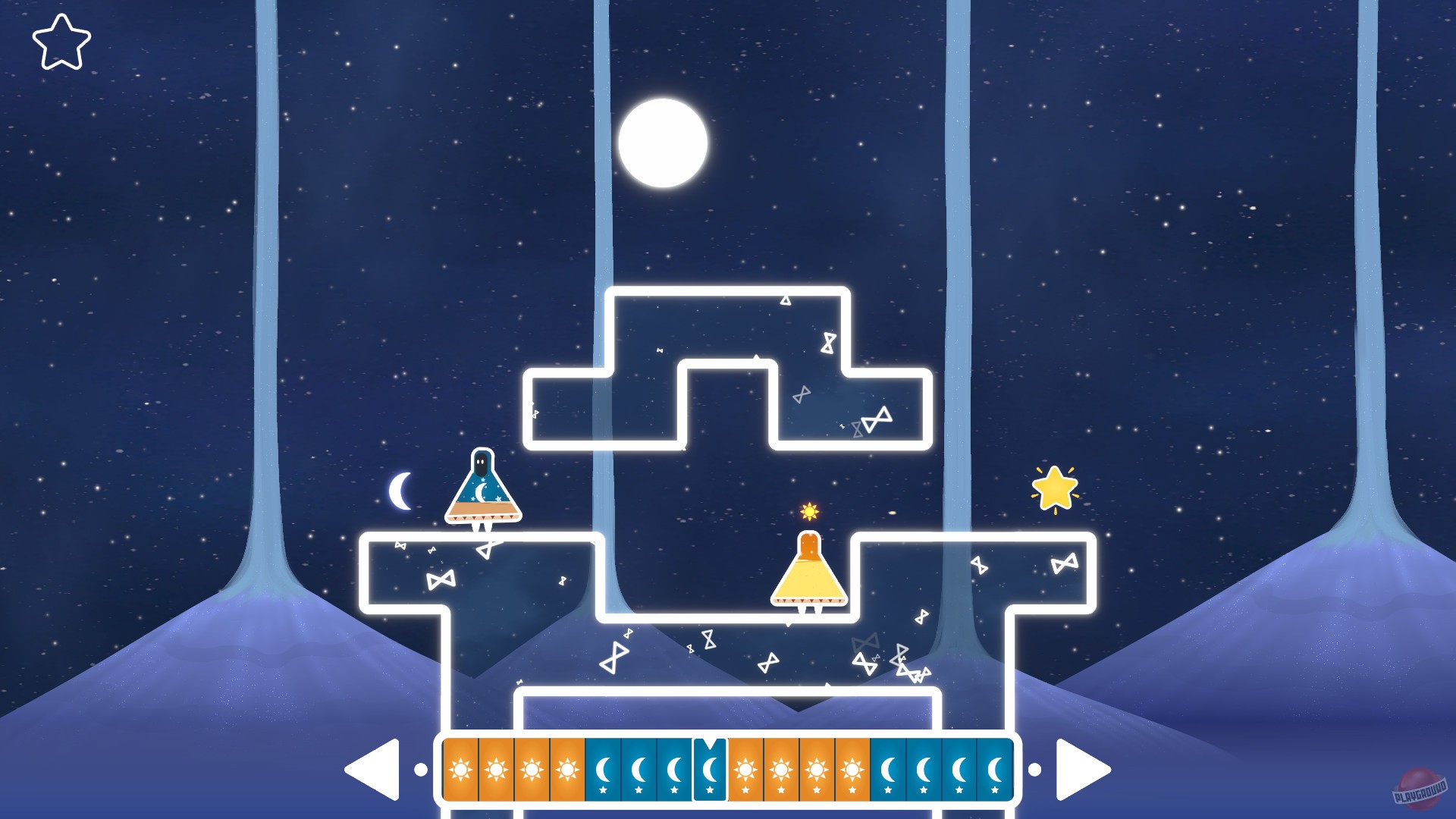The image size is (1456, 819).
Task: Click the first sun tile right of the marker
Action: (x=745, y=769)
